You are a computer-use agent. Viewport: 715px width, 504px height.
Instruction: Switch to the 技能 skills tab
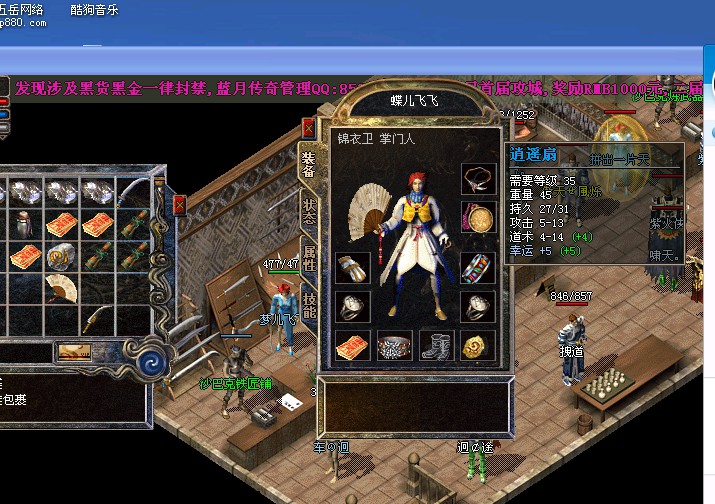tap(309, 307)
